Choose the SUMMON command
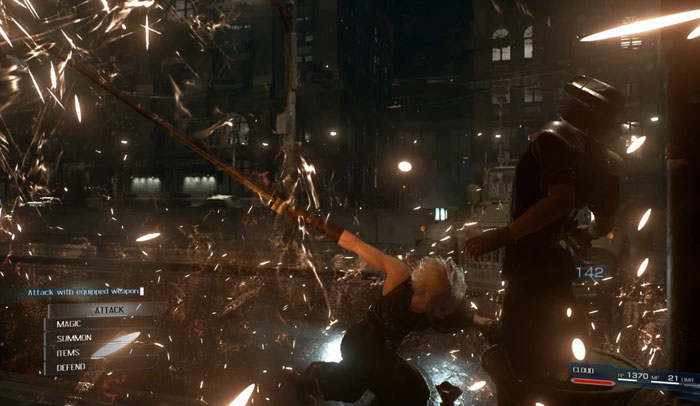 coord(80,339)
